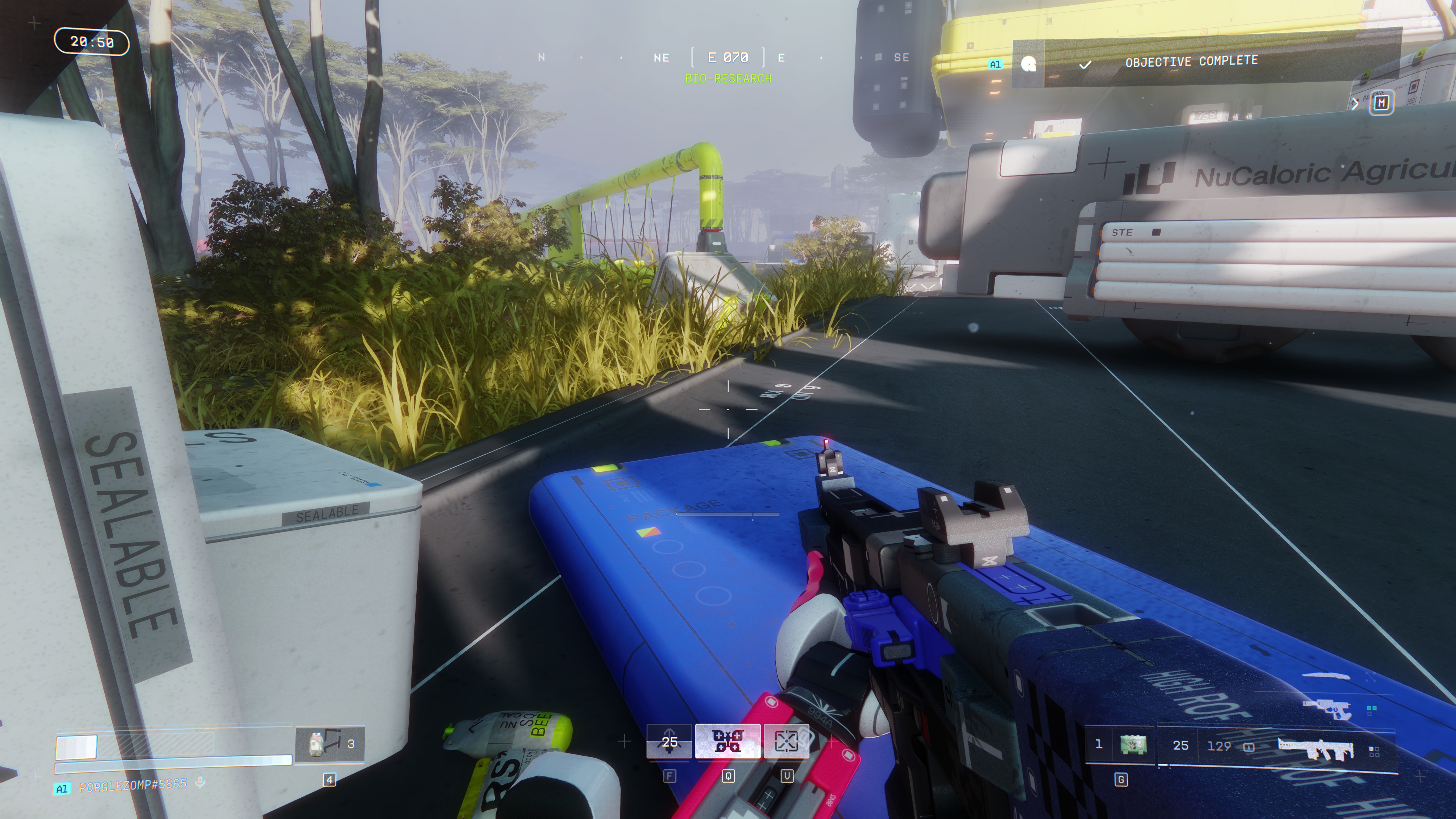Trigger the crosshair-frame ability icon
This screenshot has height=819, width=1456.
[786, 741]
